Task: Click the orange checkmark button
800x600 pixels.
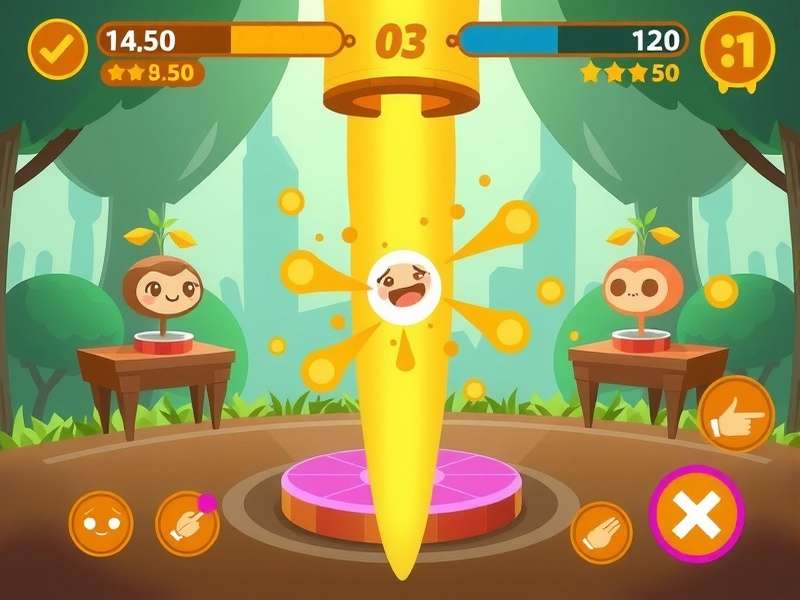Action: 57,49
